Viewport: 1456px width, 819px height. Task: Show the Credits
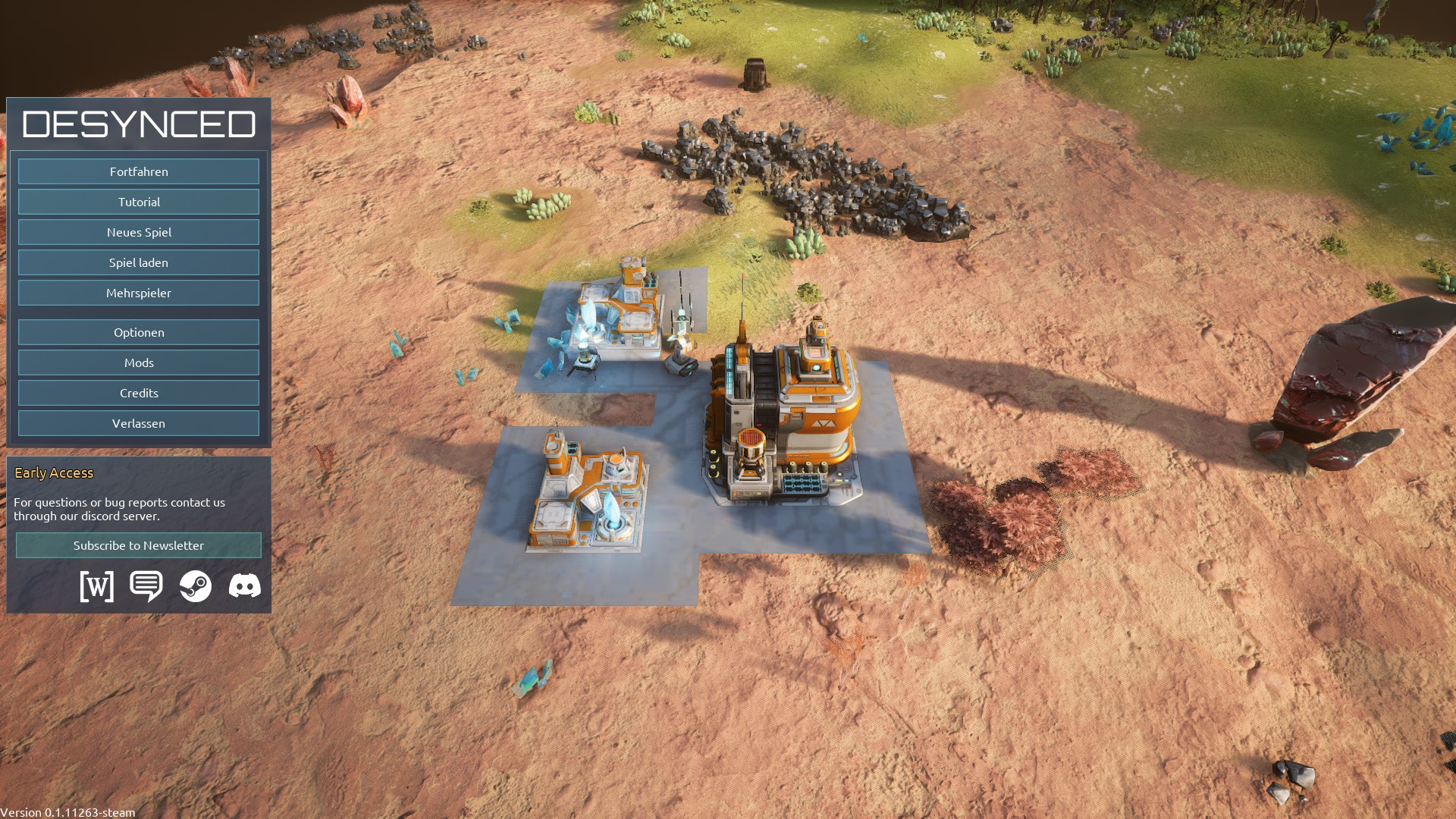pos(139,393)
